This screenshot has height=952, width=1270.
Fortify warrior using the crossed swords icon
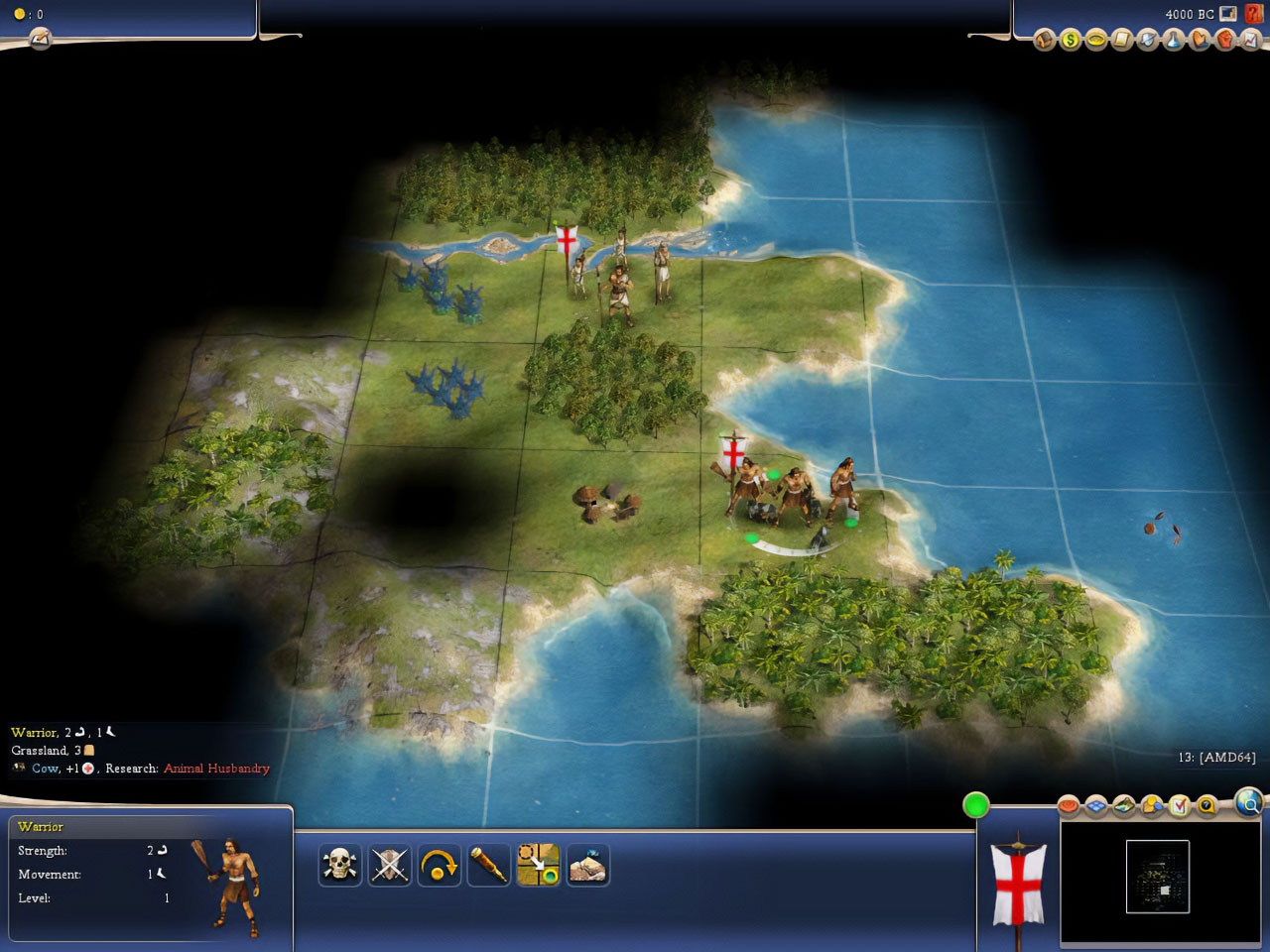tap(389, 865)
